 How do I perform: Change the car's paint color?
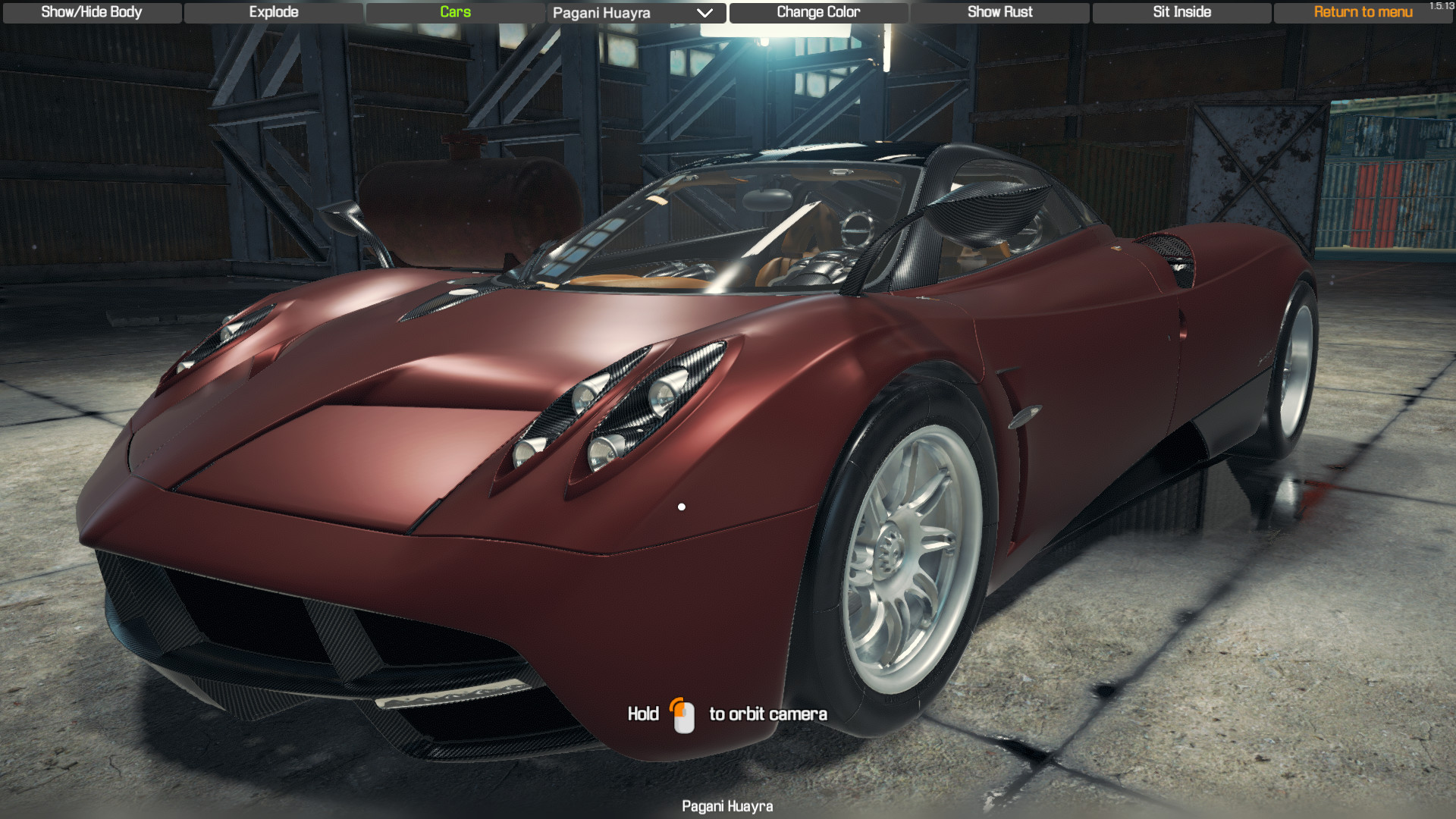[x=817, y=12]
